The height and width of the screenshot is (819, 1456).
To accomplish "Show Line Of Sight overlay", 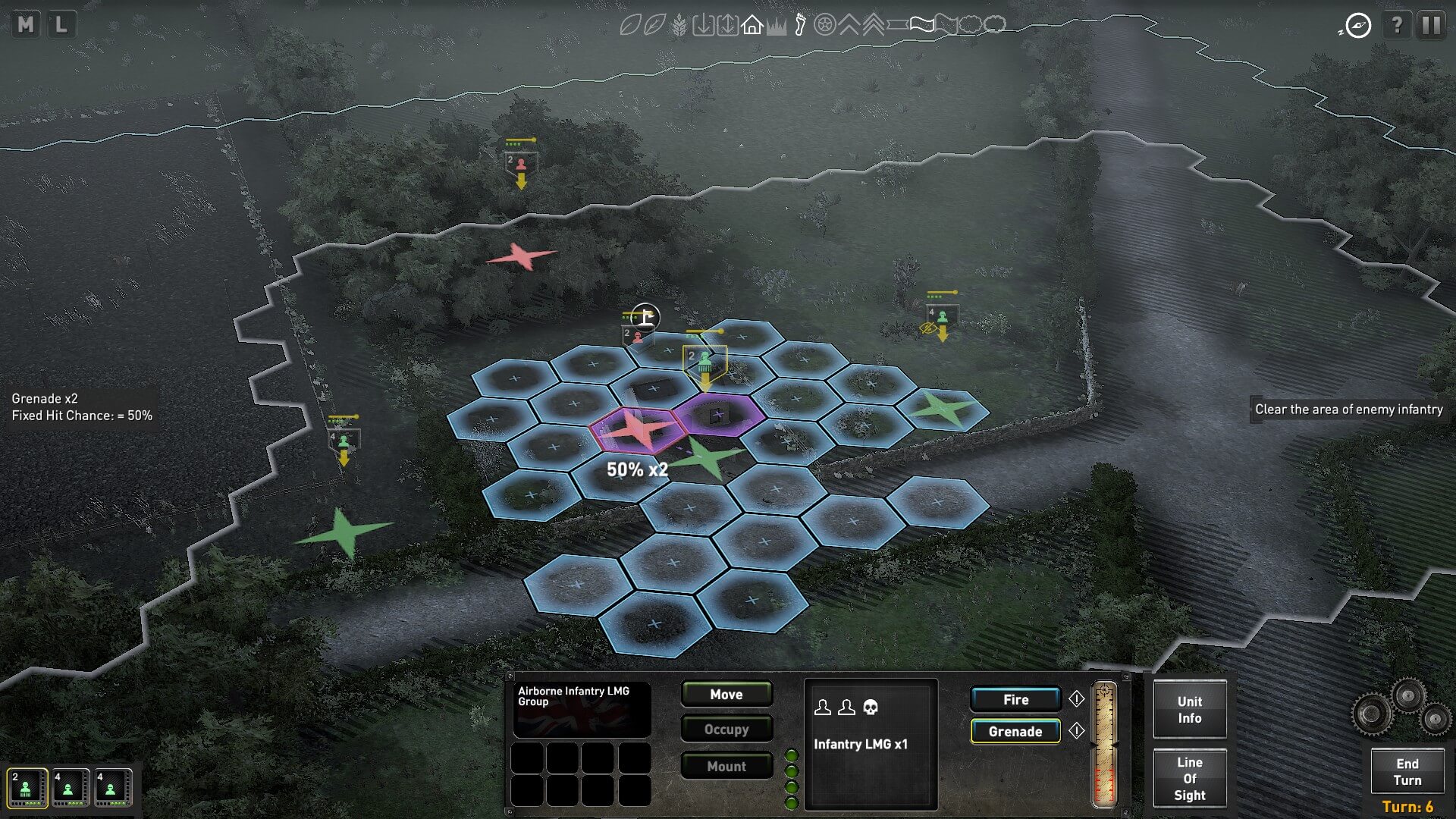I will 1189,778.
